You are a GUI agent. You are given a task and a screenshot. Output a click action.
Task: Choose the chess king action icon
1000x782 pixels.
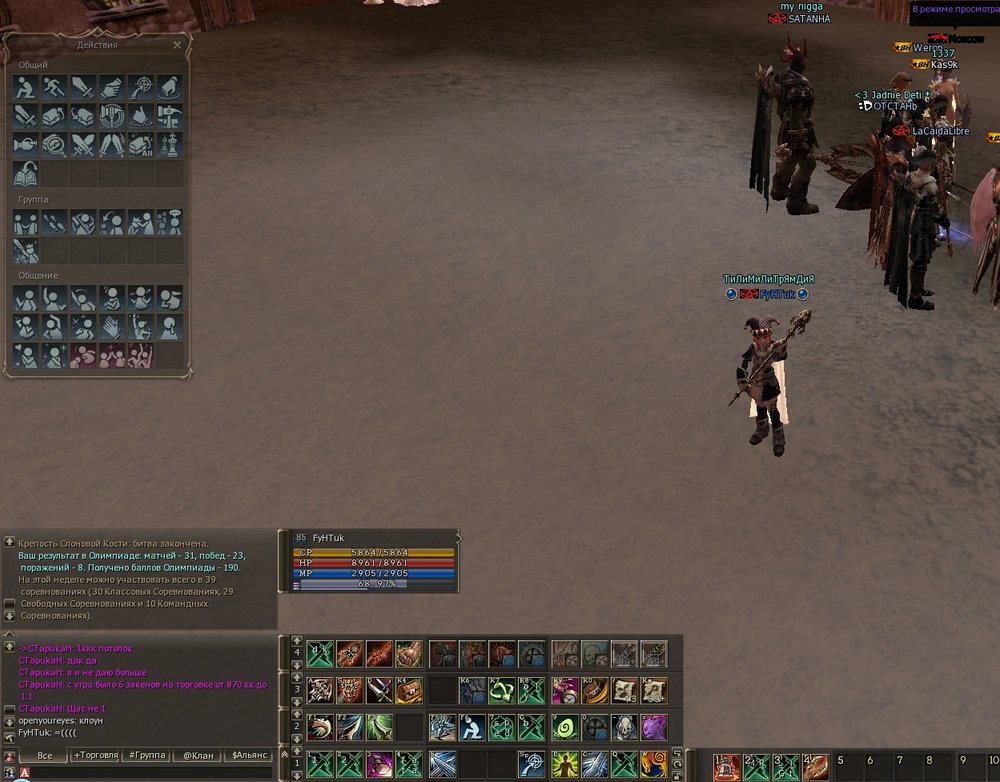click(169, 145)
